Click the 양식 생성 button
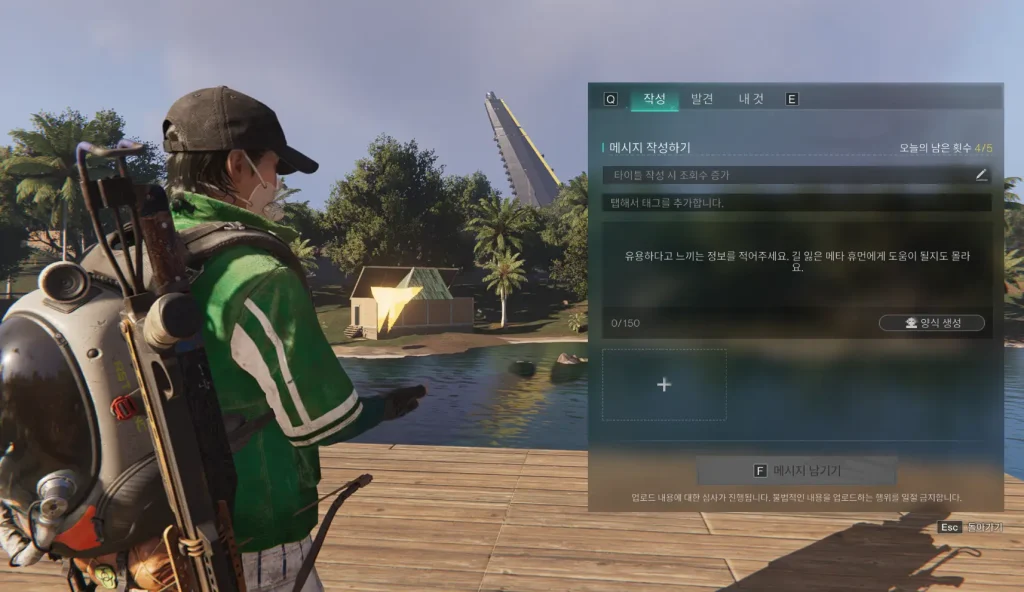The image size is (1024, 592). [931, 323]
